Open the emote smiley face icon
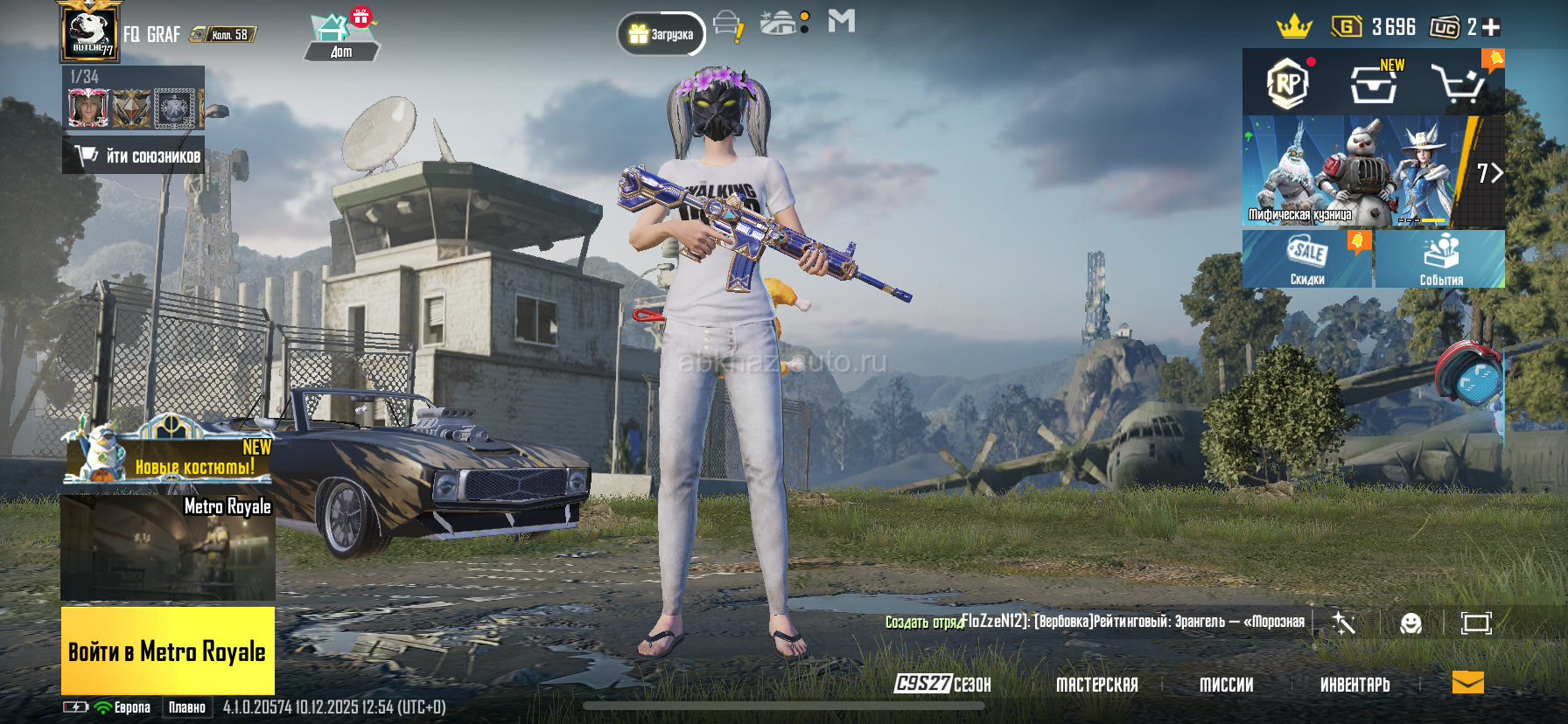 (1410, 623)
